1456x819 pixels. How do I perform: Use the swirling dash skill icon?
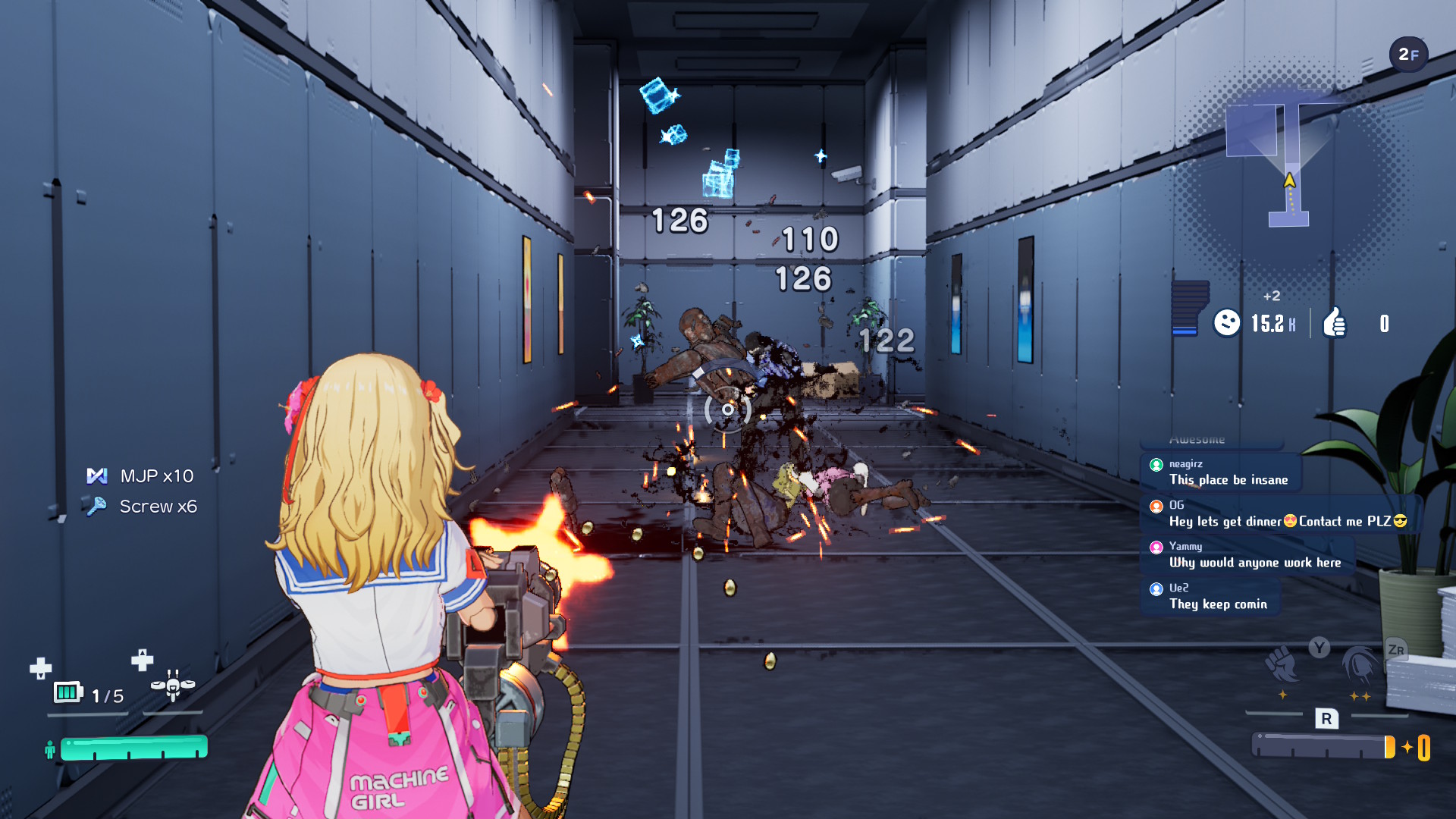[x=1360, y=665]
